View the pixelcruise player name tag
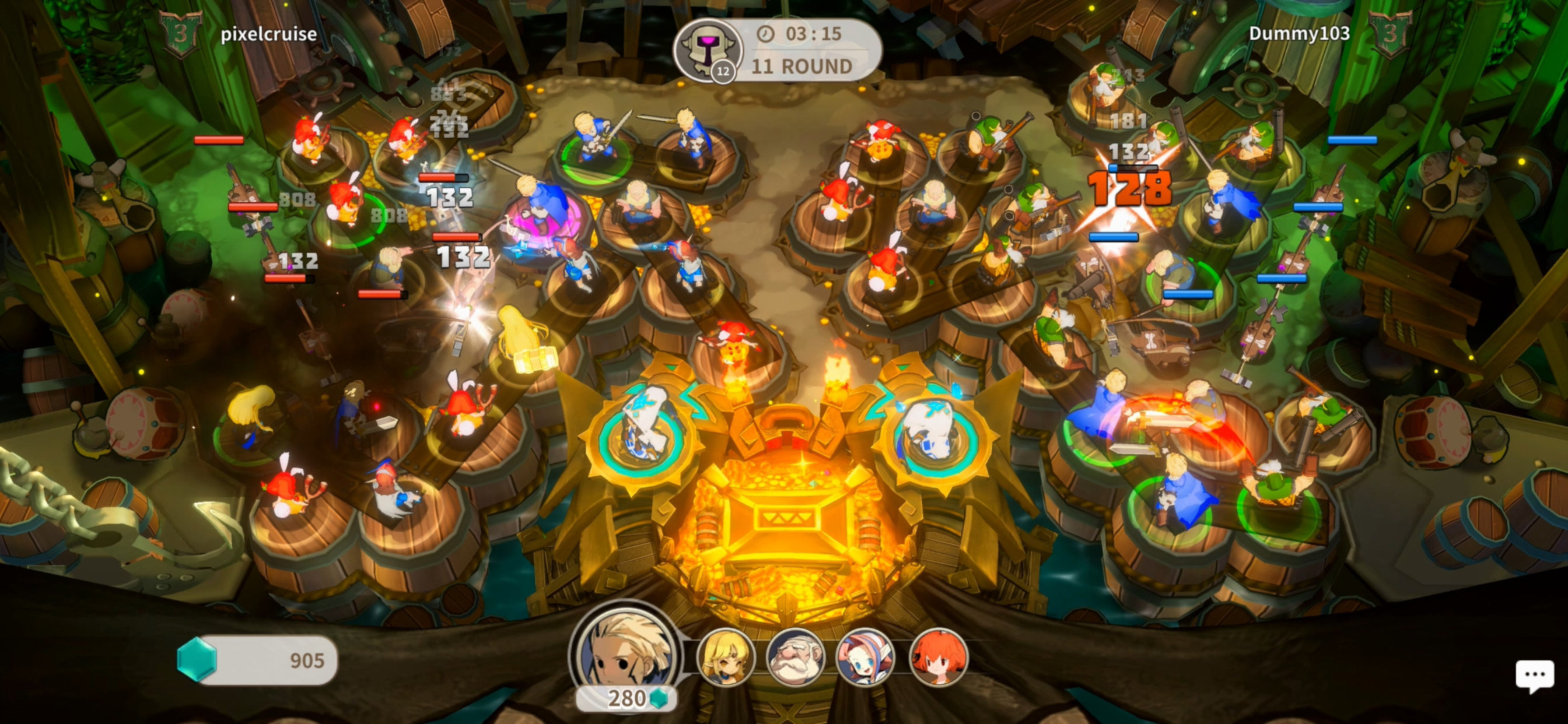The height and width of the screenshot is (724, 1568). (268, 34)
